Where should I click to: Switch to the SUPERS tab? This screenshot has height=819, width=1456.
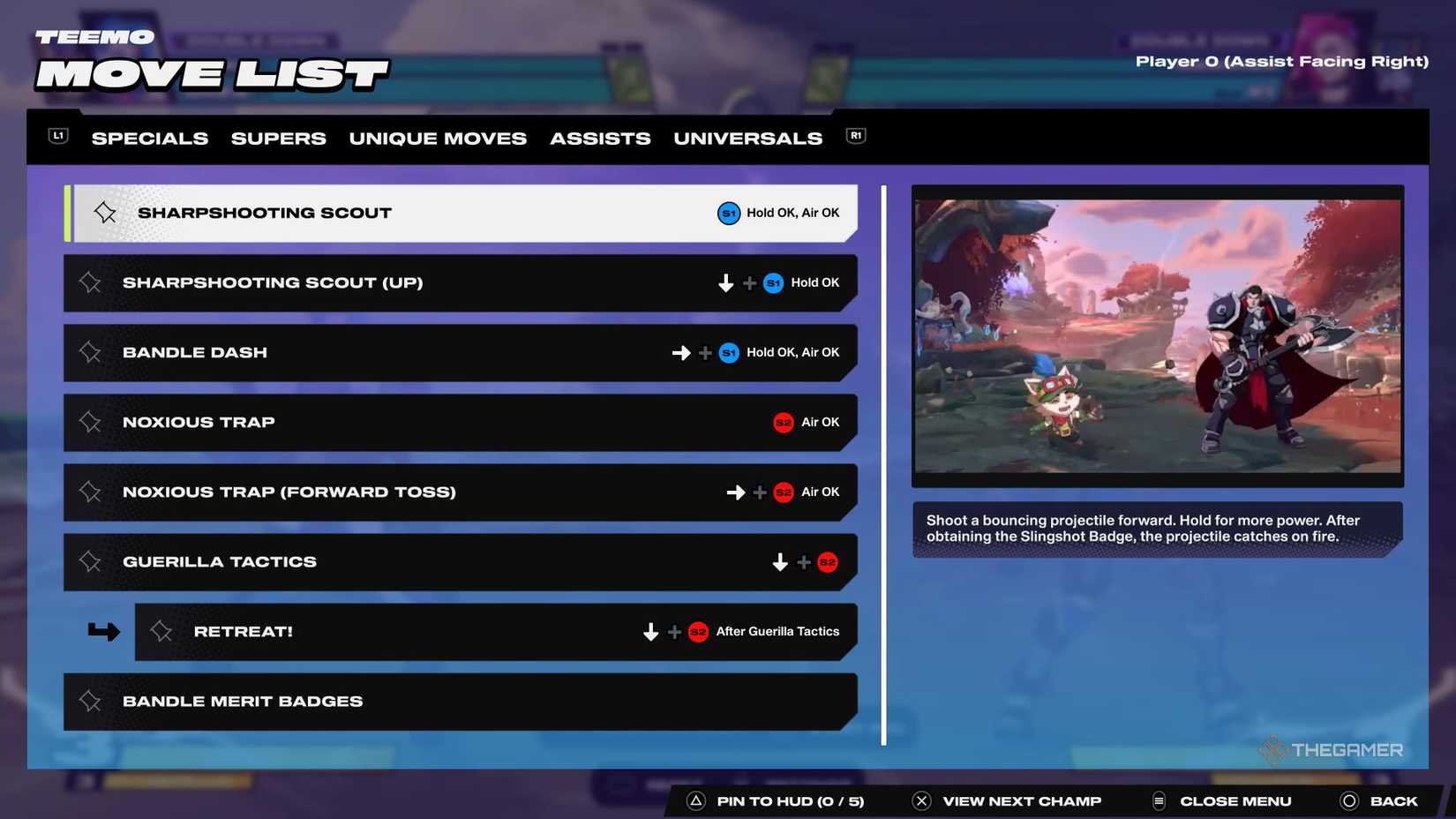pyautogui.click(x=278, y=138)
